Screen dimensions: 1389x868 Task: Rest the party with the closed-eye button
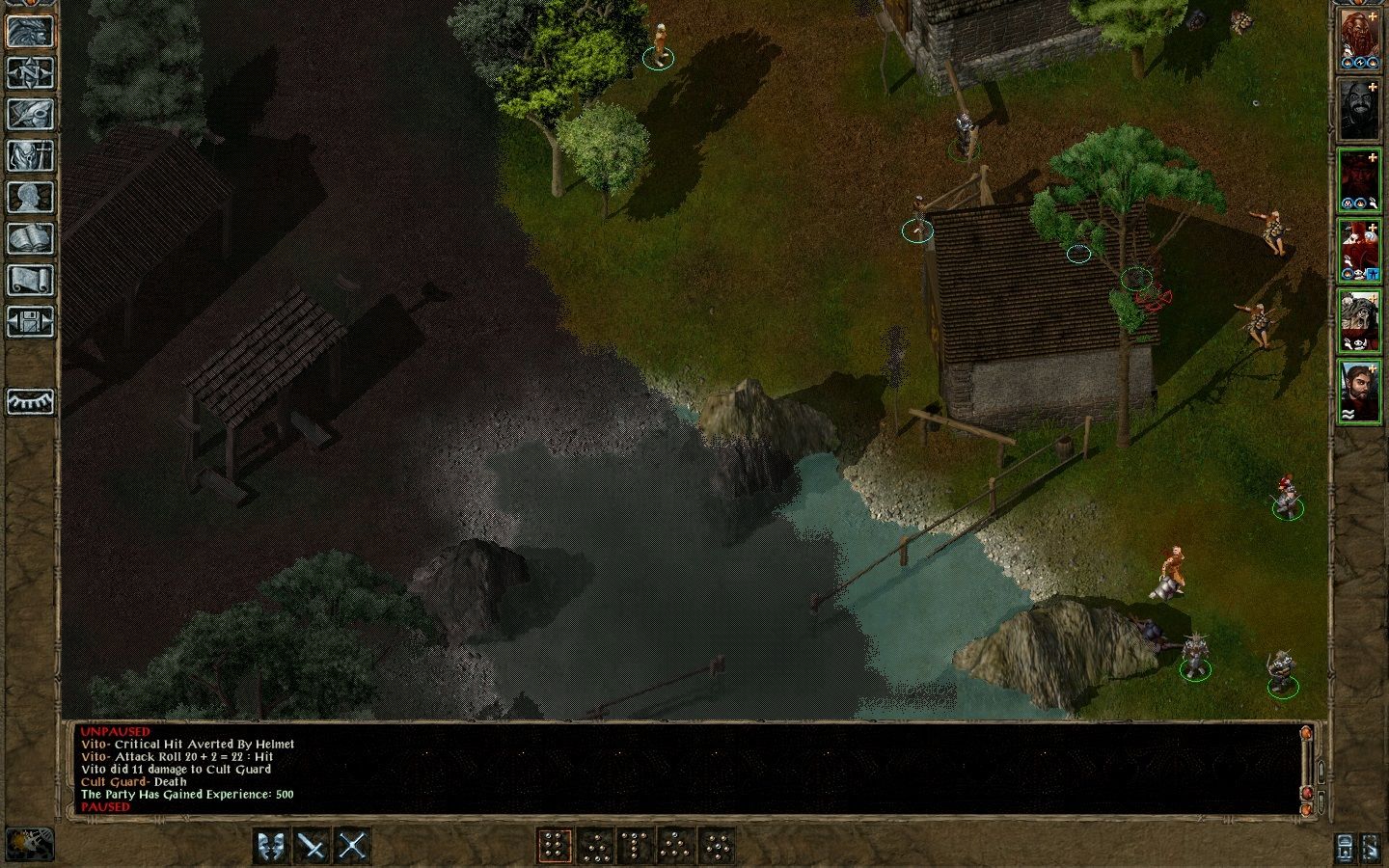pyautogui.click(x=30, y=401)
